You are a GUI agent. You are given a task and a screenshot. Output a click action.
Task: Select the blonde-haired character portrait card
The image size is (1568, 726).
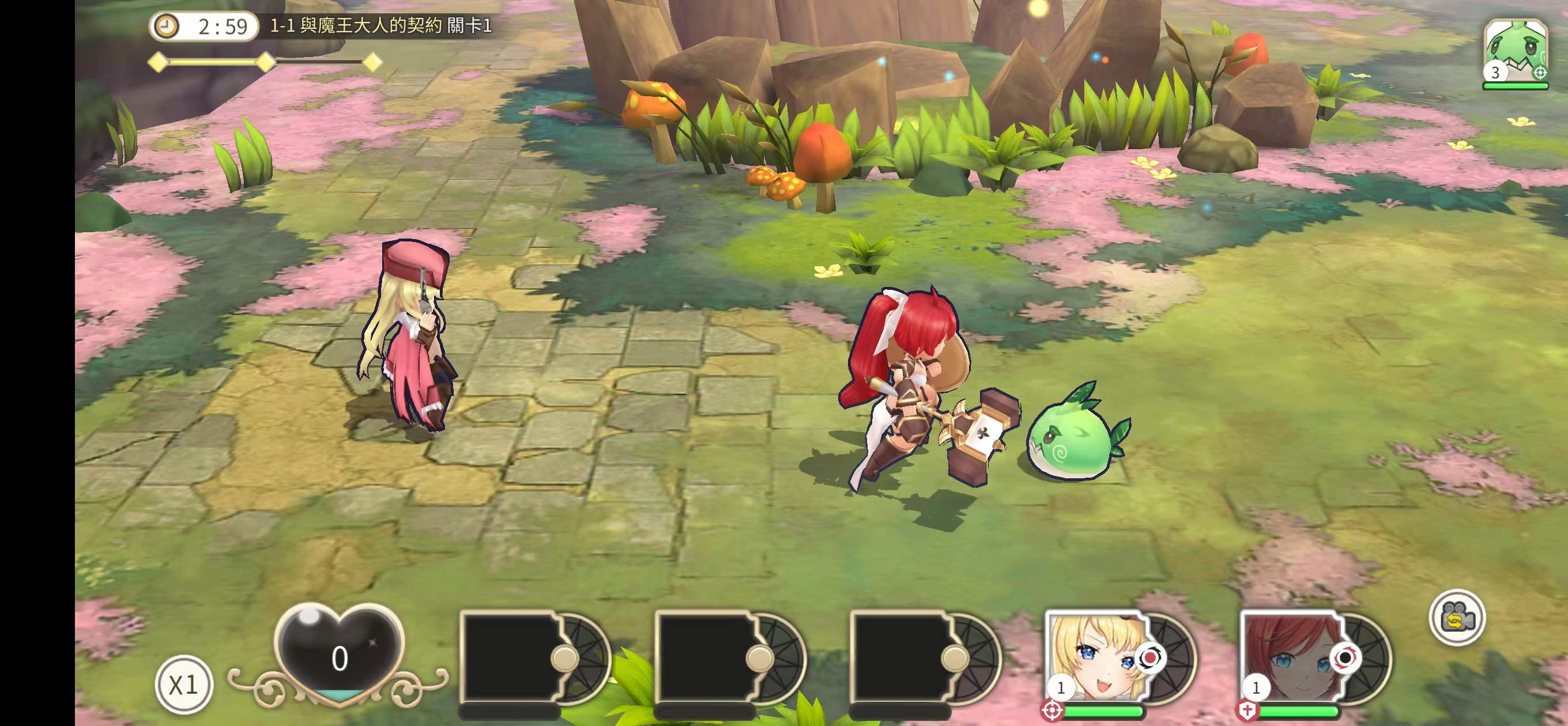tap(1096, 656)
